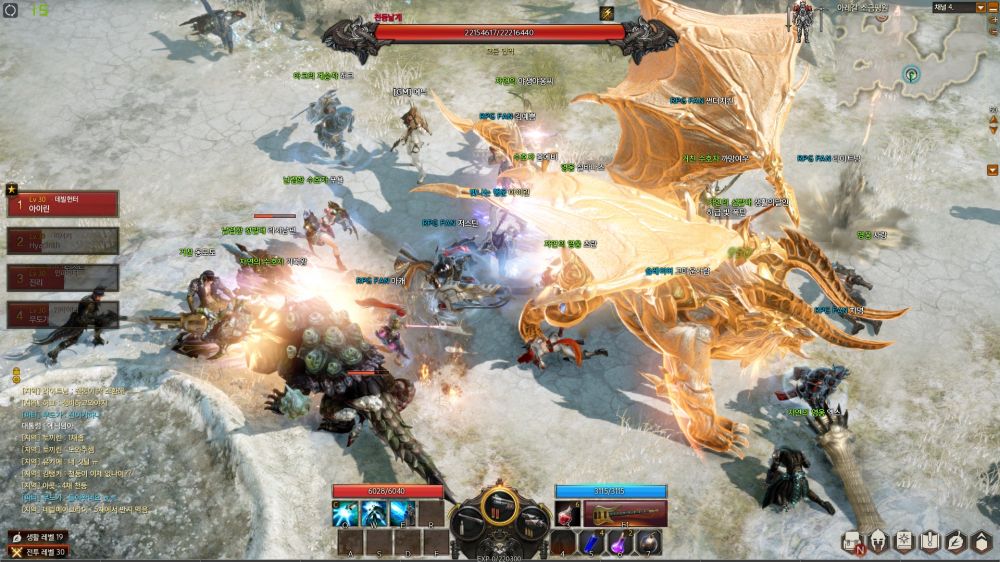Open the helmet icon menu at bottom right
The width and height of the screenshot is (1000, 562).
tap(878, 541)
